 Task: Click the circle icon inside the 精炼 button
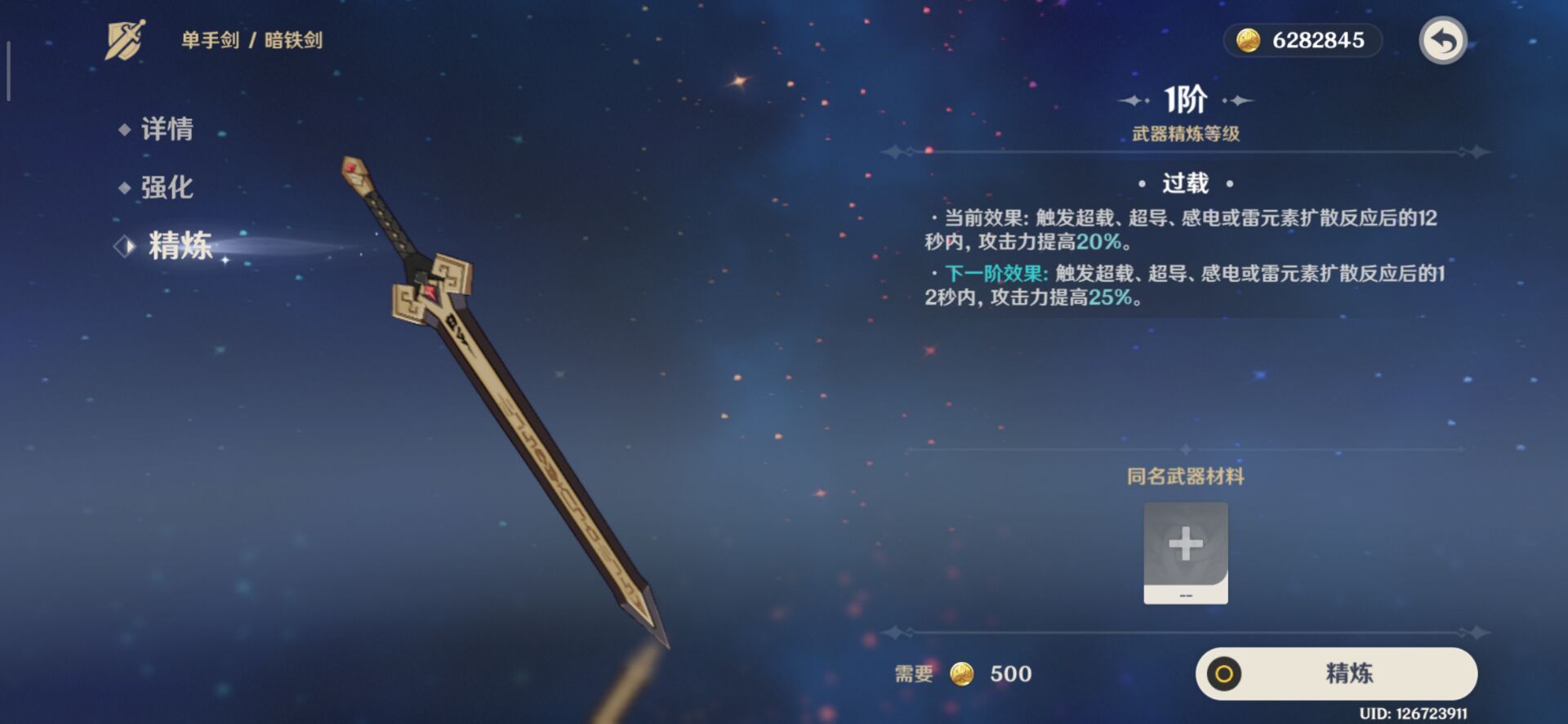pos(1223,673)
